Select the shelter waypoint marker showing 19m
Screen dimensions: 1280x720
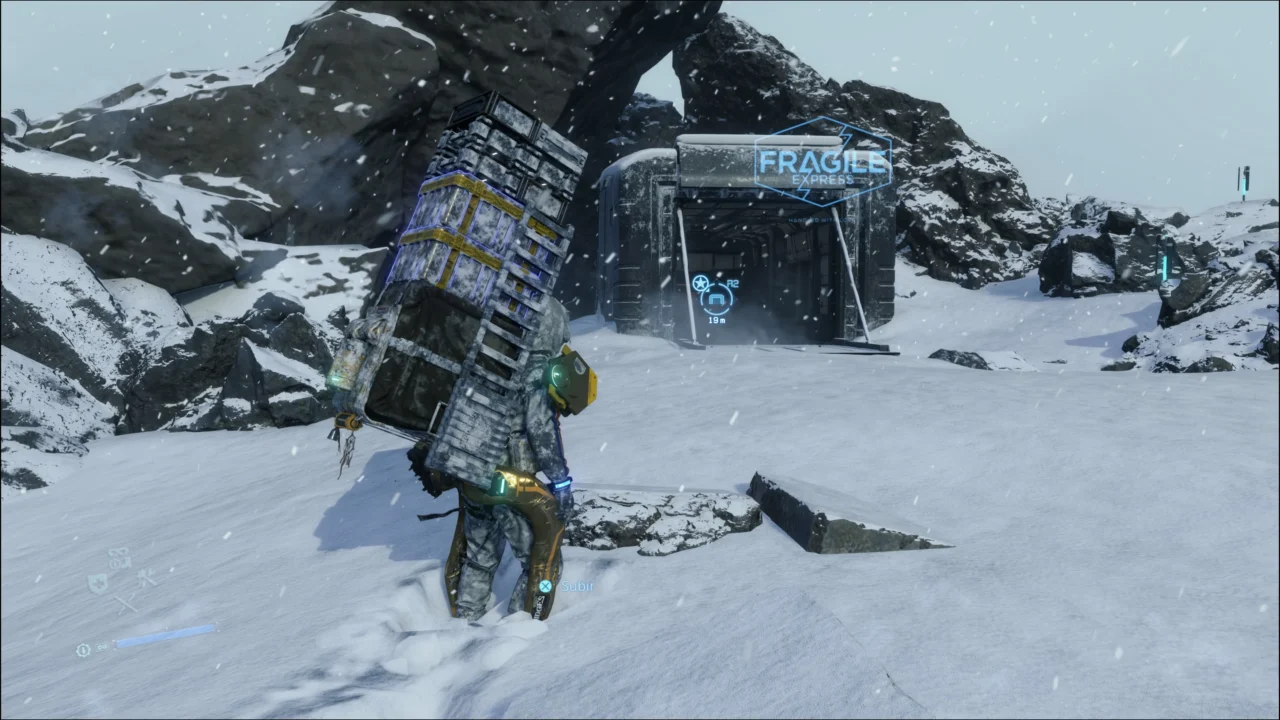click(x=716, y=299)
